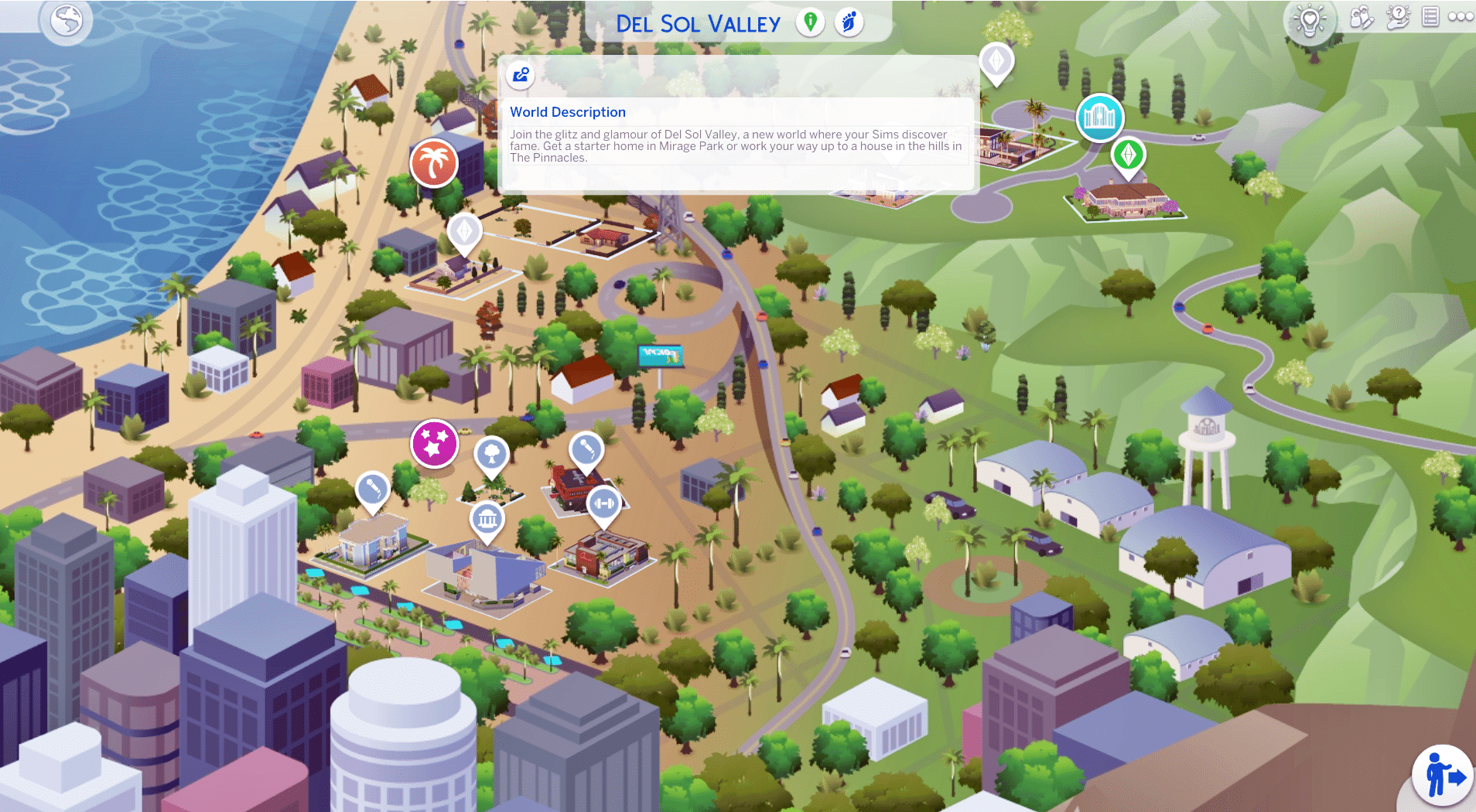
Task: Toggle lot info pins with the green pin
Action: (x=809, y=22)
